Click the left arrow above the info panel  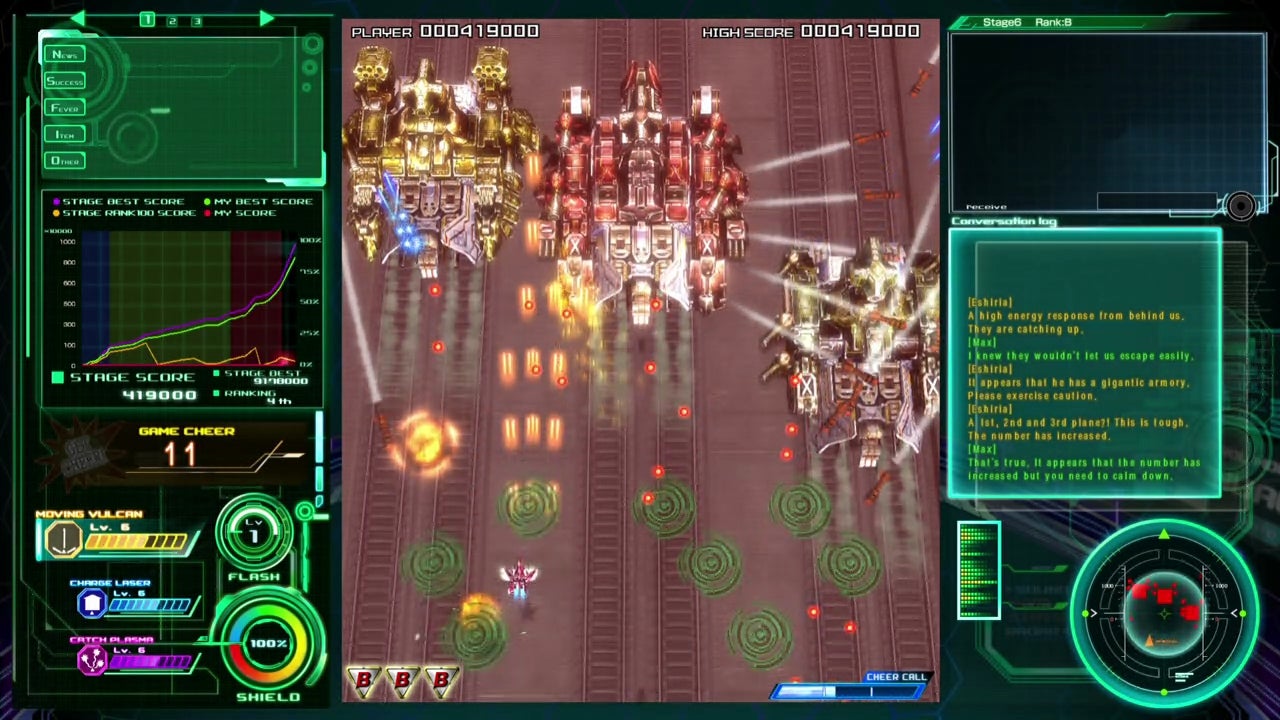(78, 19)
